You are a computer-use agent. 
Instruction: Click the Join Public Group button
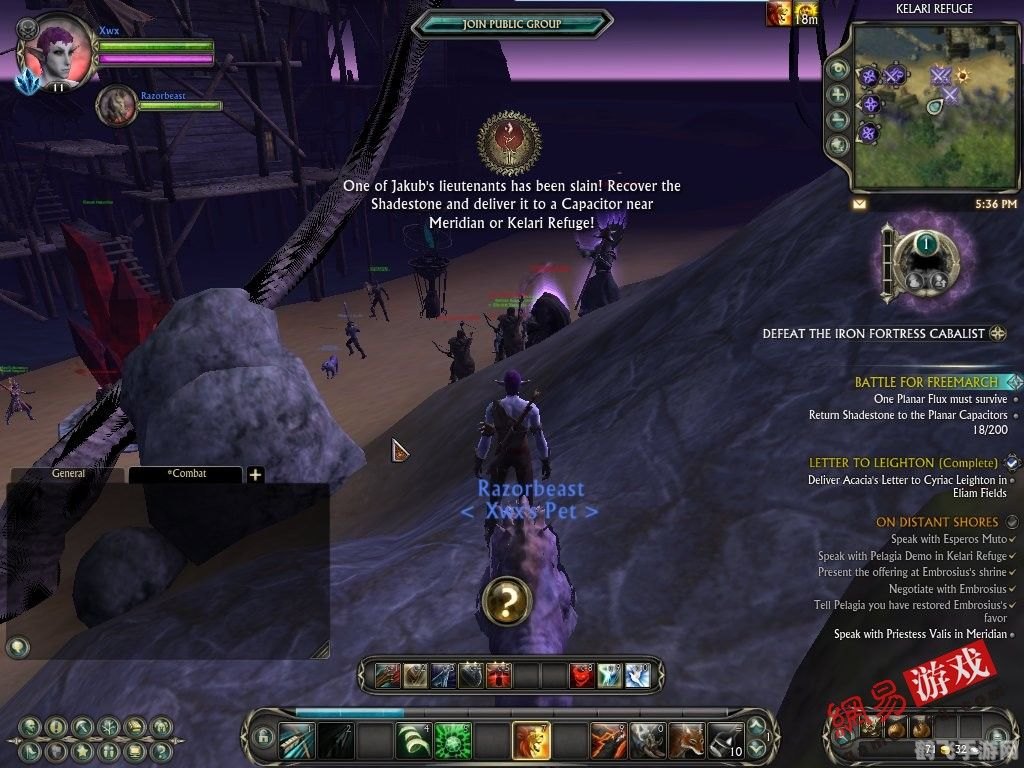tap(512, 24)
